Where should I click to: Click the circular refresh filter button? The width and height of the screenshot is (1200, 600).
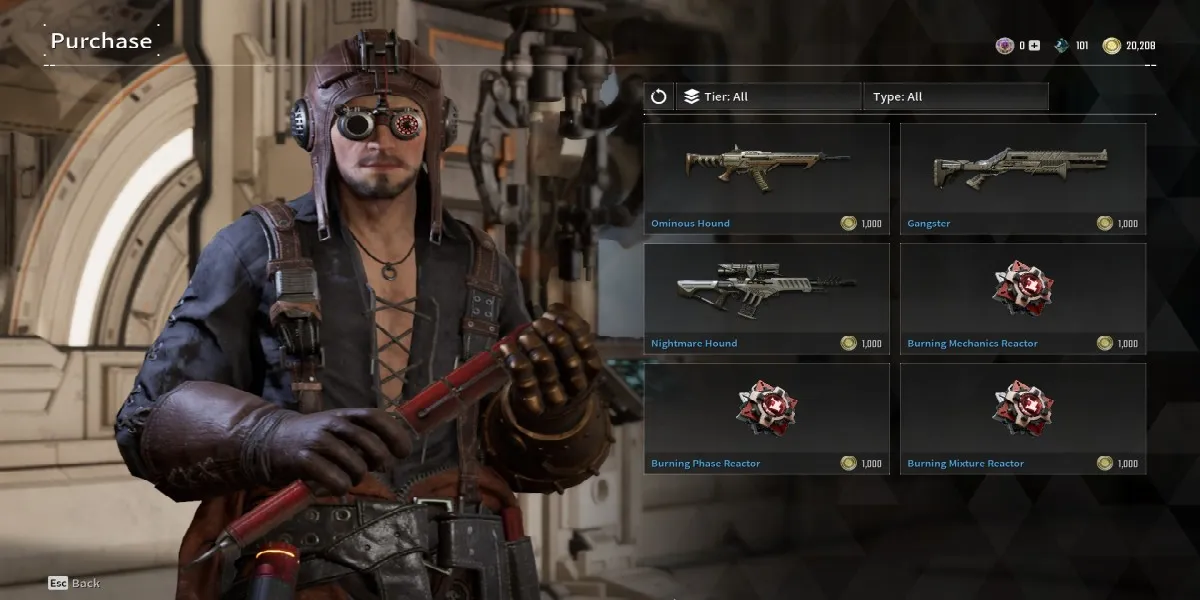[658, 97]
